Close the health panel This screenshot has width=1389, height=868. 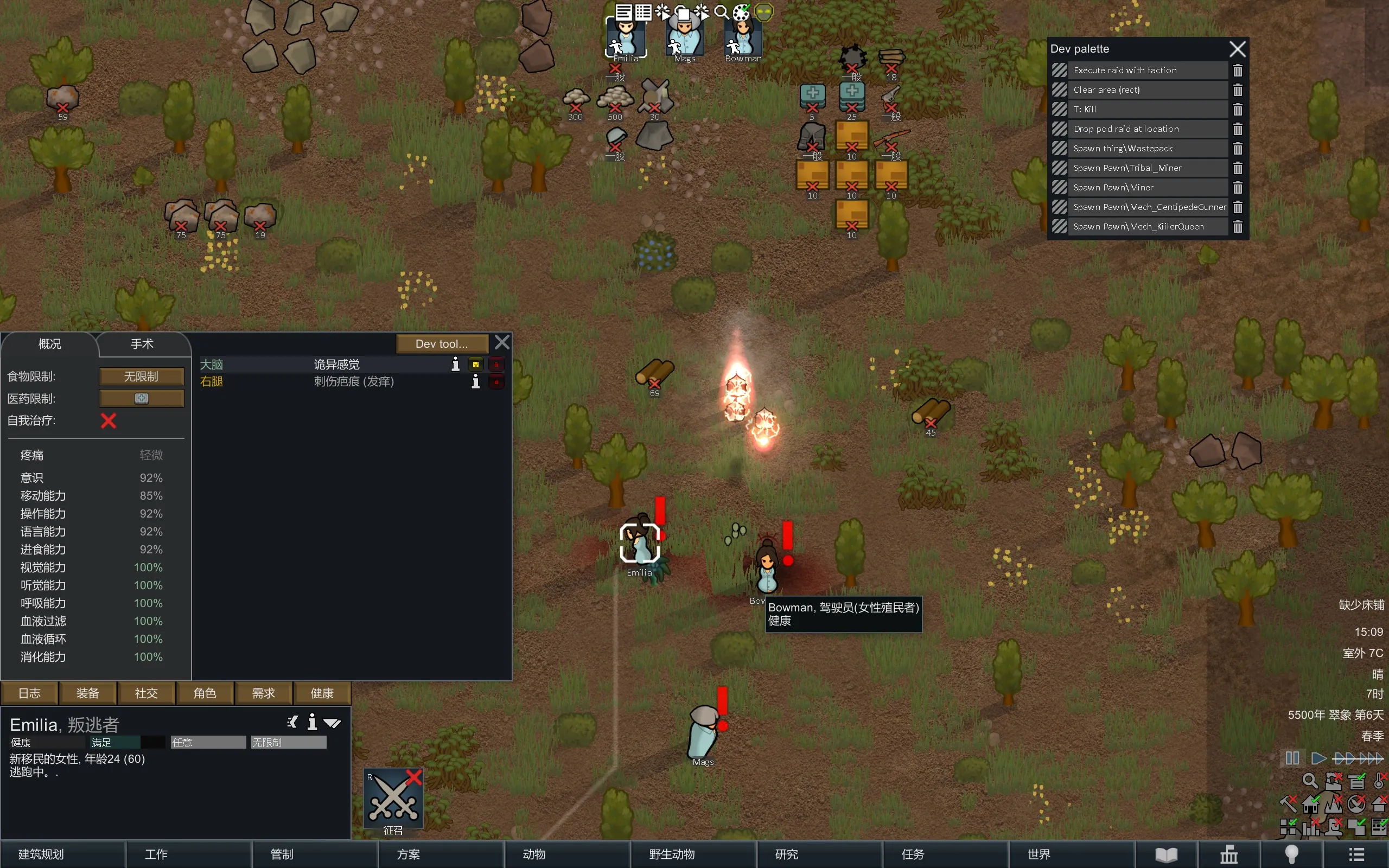click(502, 343)
